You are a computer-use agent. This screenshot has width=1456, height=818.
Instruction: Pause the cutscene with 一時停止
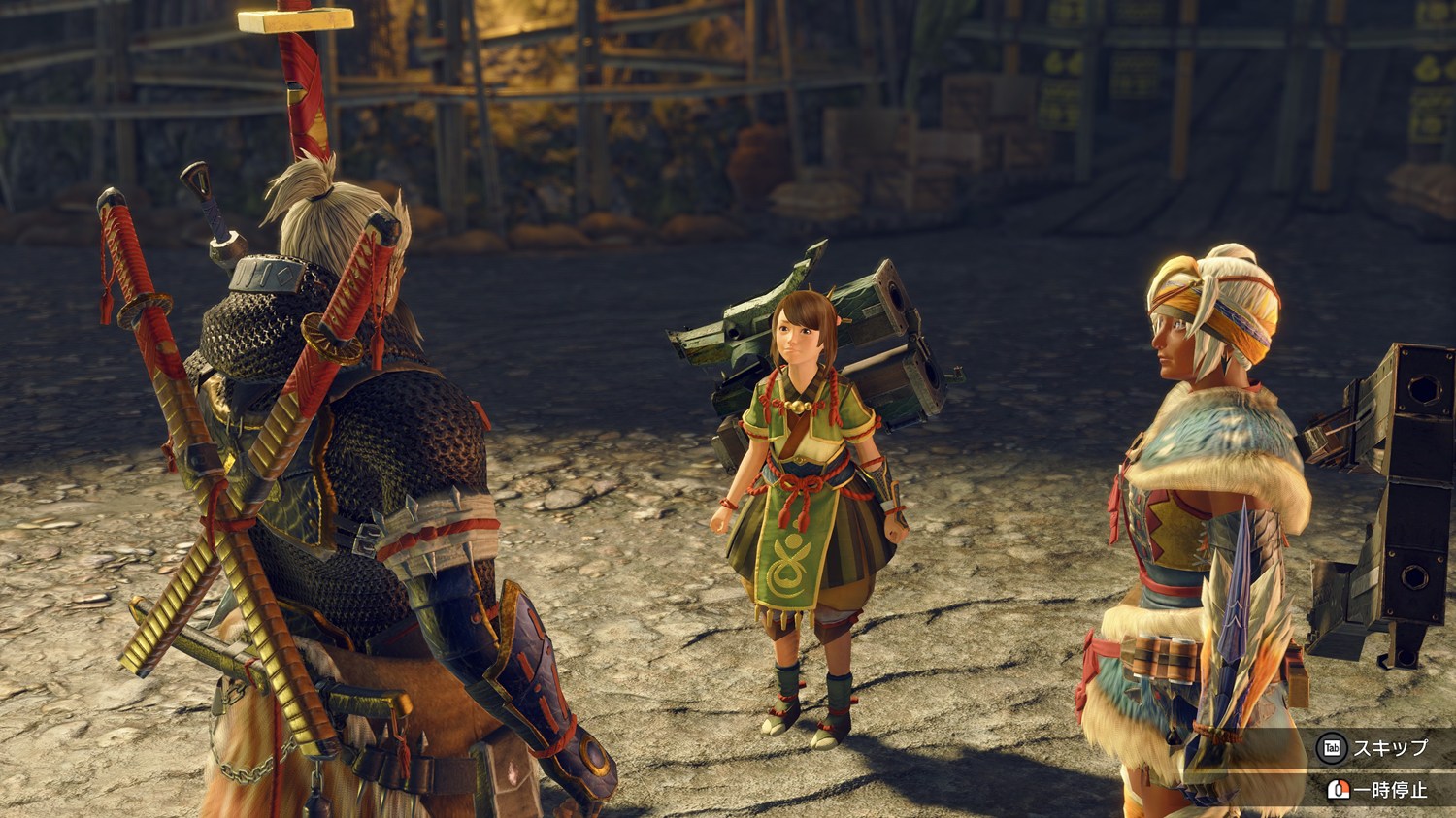[x=1389, y=790]
